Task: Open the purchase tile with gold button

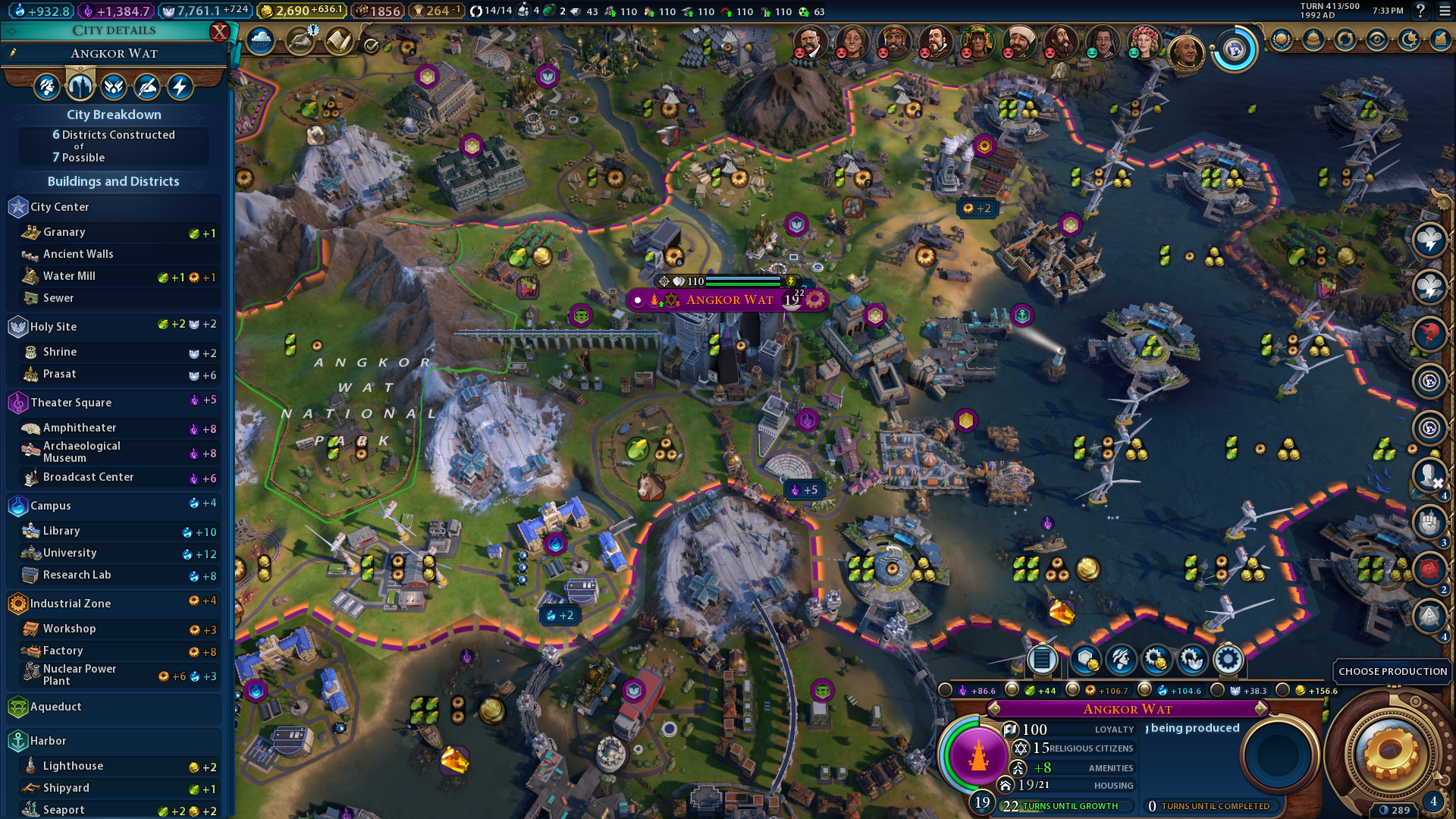Action: (1085, 660)
